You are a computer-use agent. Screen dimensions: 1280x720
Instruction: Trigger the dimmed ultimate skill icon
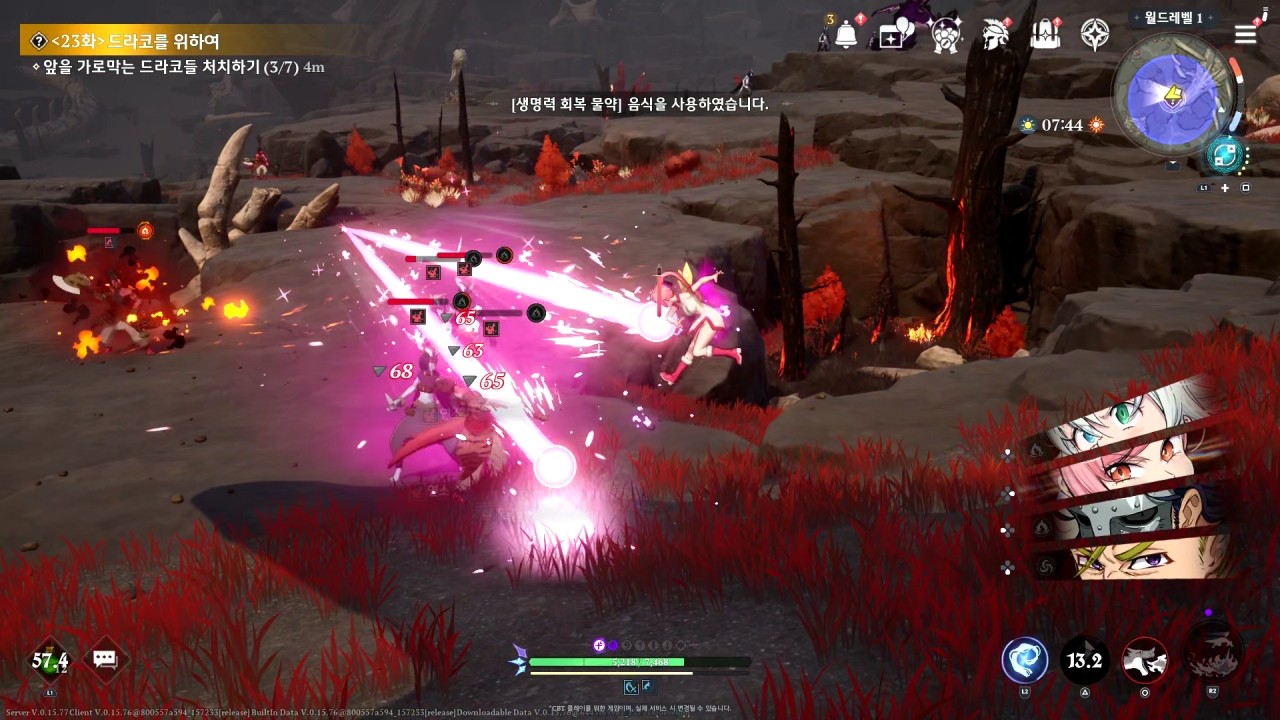[1212, 654]
